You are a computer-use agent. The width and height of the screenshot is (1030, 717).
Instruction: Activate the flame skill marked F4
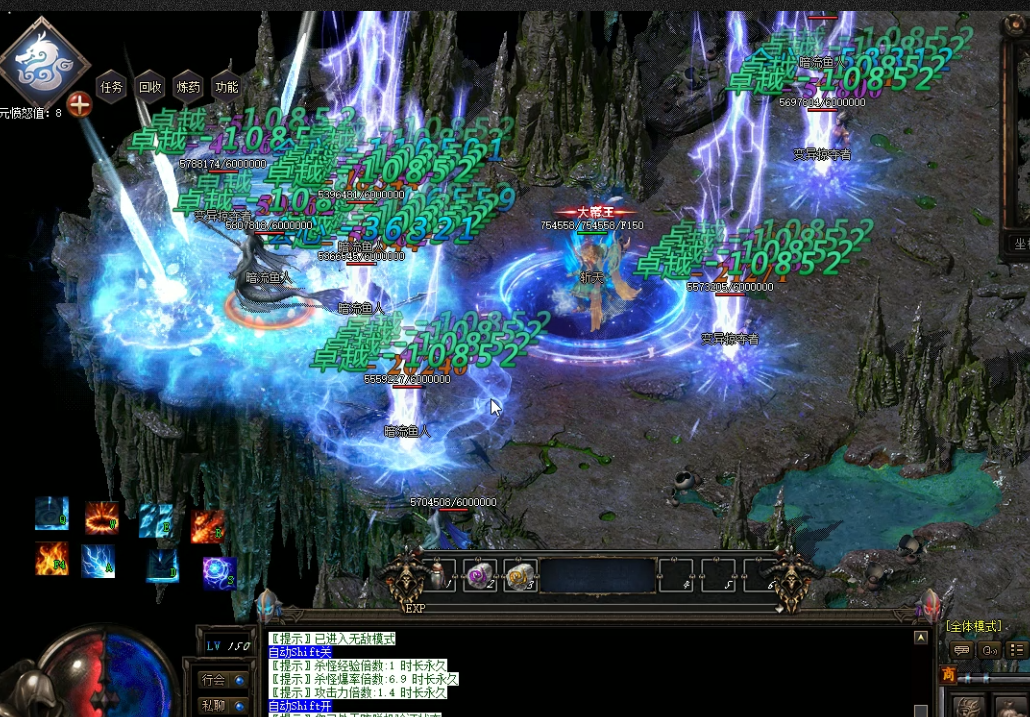coord(52,559)
